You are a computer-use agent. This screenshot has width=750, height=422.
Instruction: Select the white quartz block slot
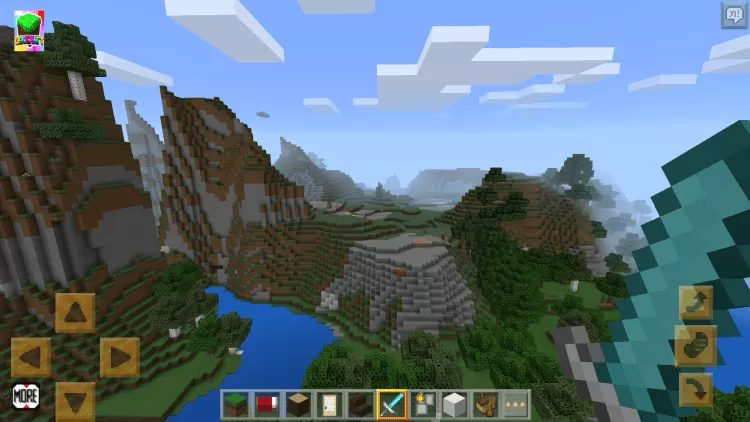(x=454, y=404)
